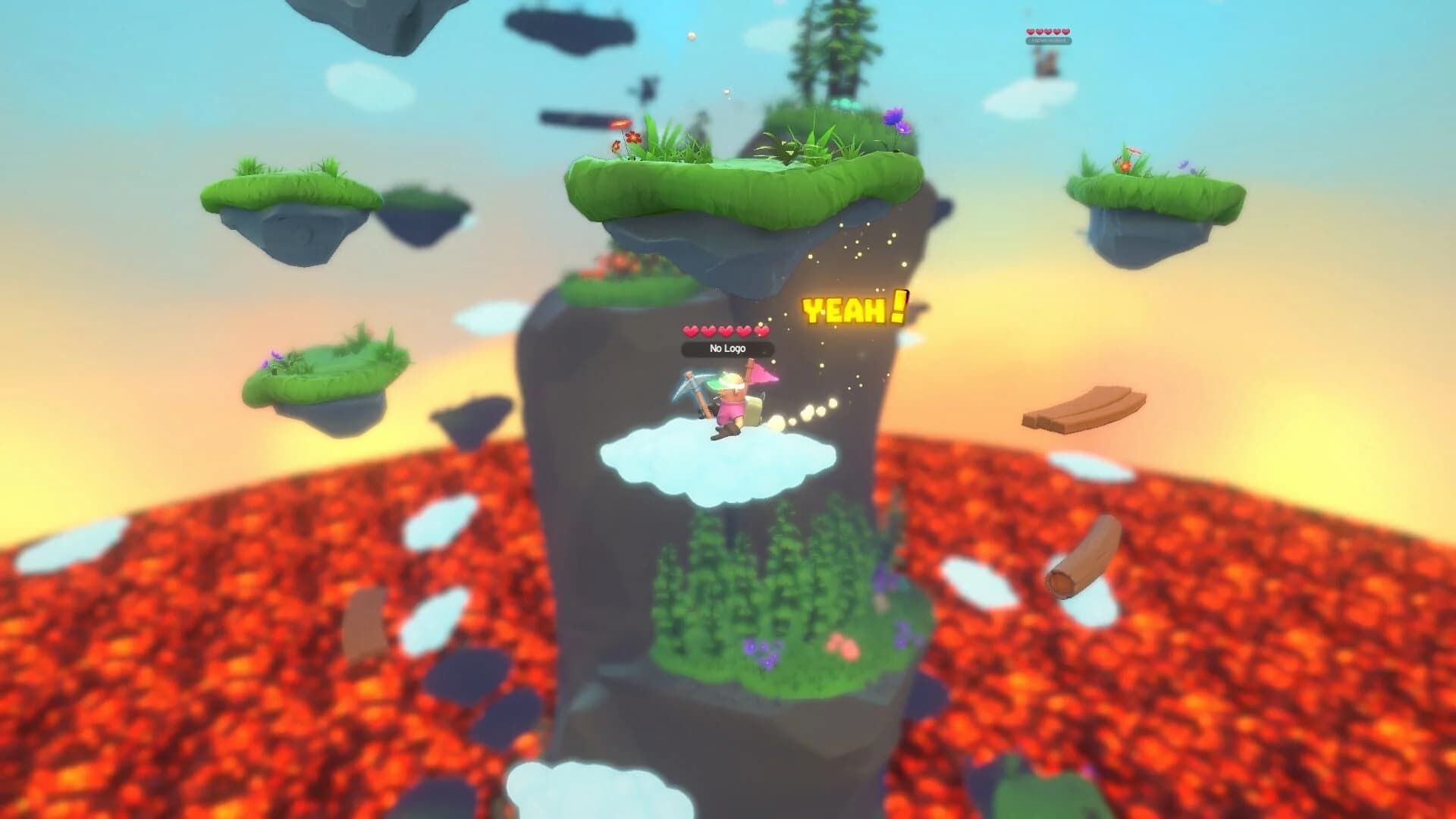Select the green-leaf hat on the character

coord(716,385)
